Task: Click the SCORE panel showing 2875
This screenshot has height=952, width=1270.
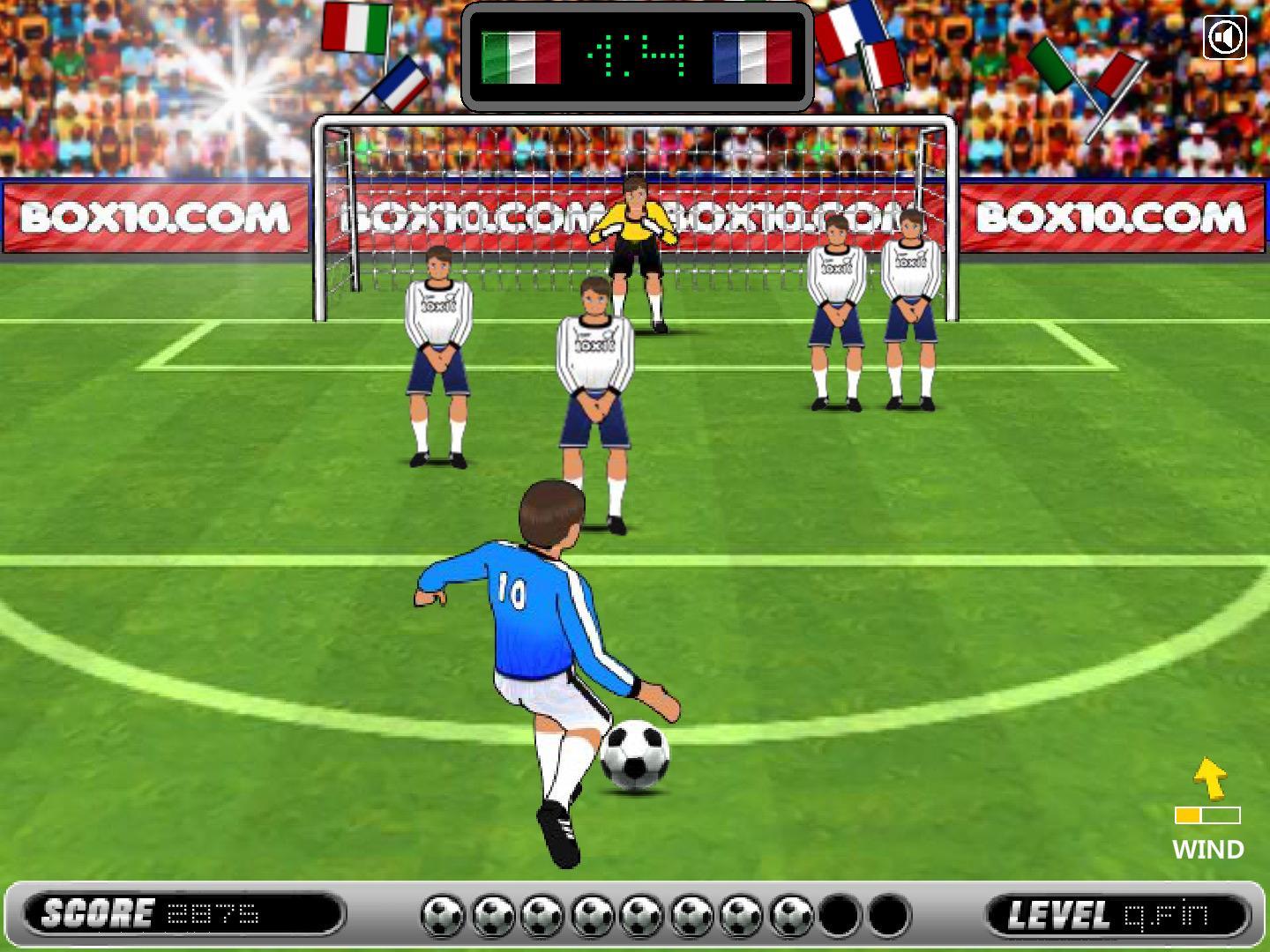Action: pyautogui.click(x=176, y=915)
